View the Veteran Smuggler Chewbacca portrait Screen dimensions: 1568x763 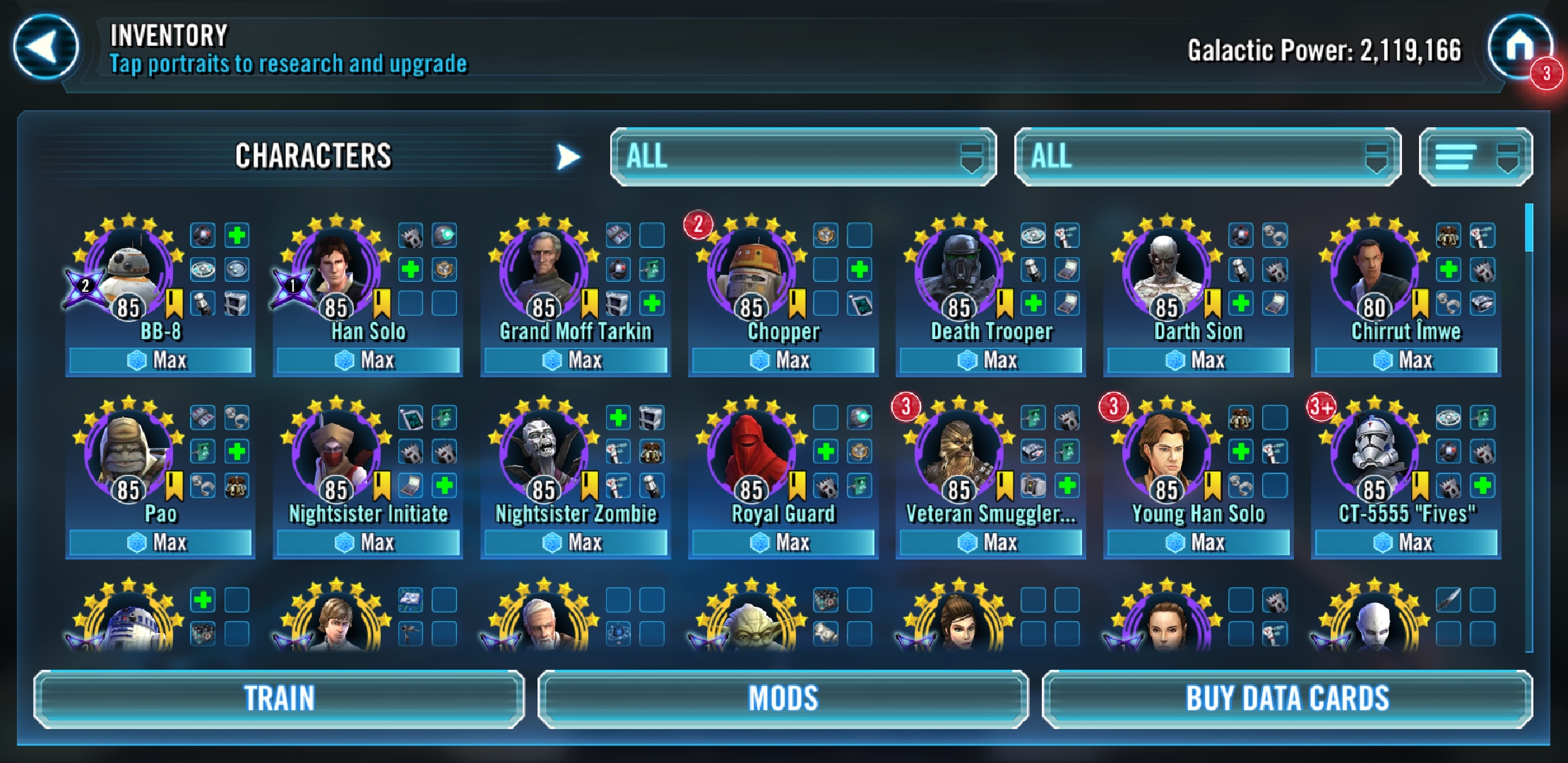(959, 451)
